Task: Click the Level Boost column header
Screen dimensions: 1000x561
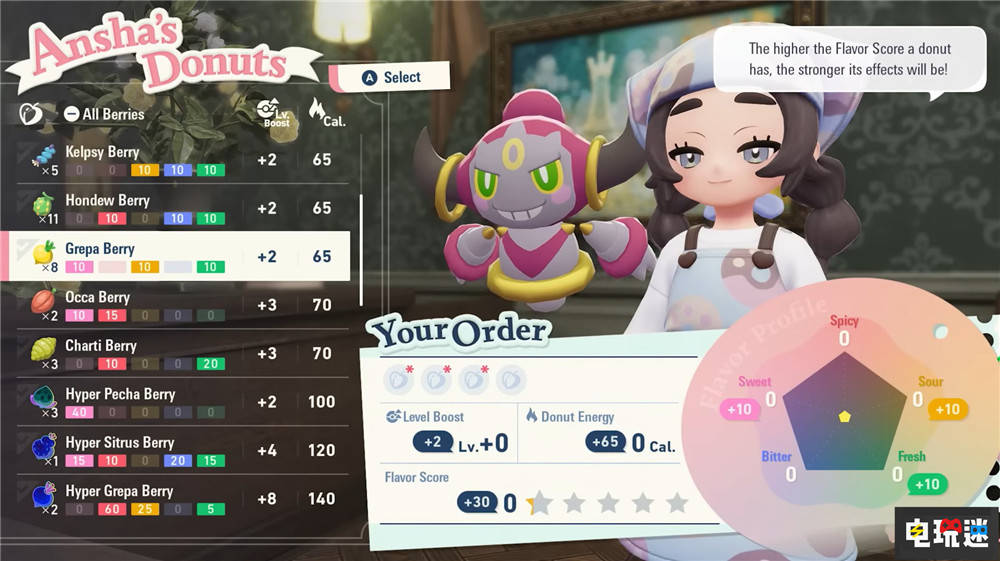Action: (267, 112)
